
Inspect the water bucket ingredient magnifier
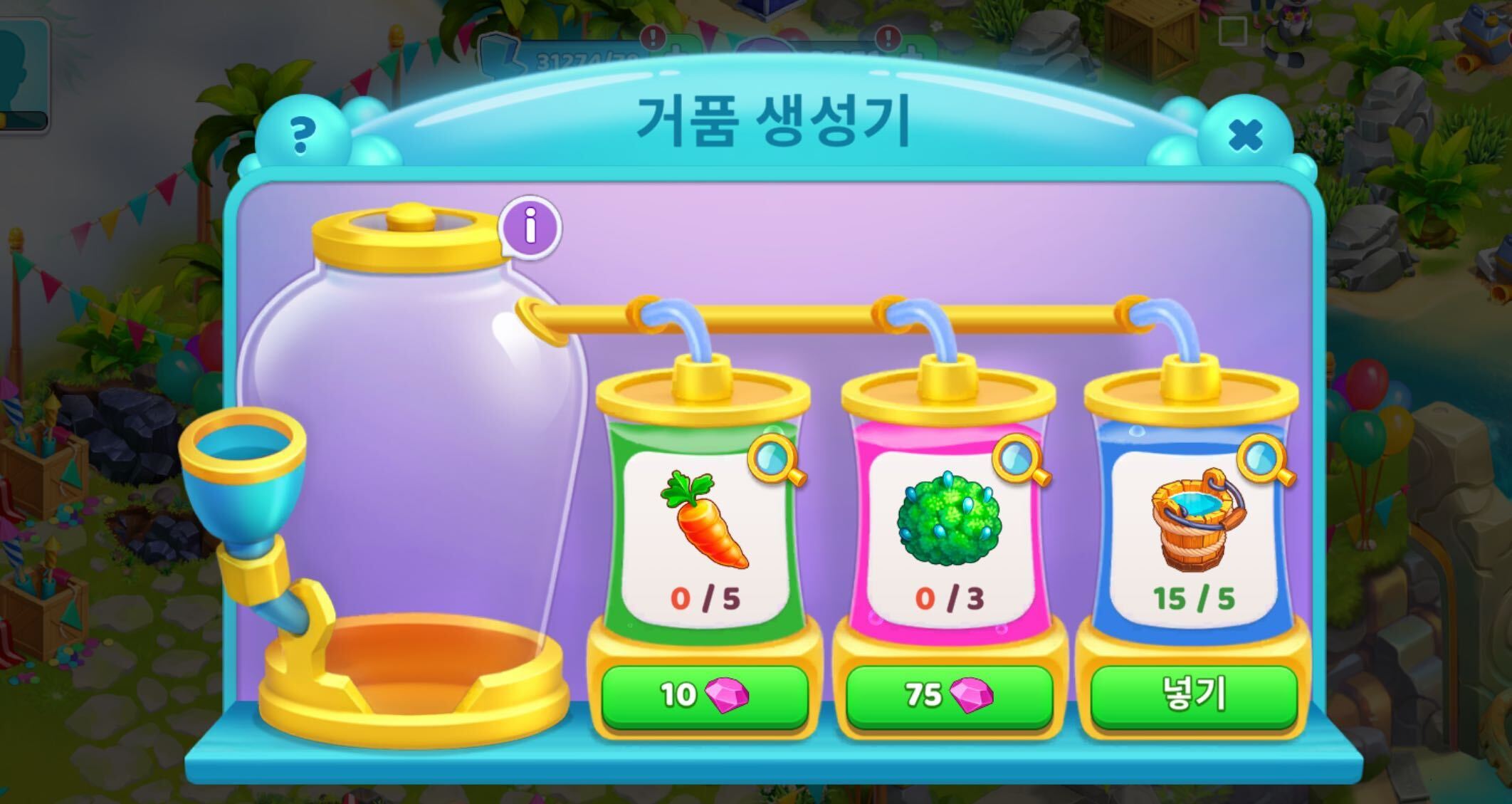1265,460
